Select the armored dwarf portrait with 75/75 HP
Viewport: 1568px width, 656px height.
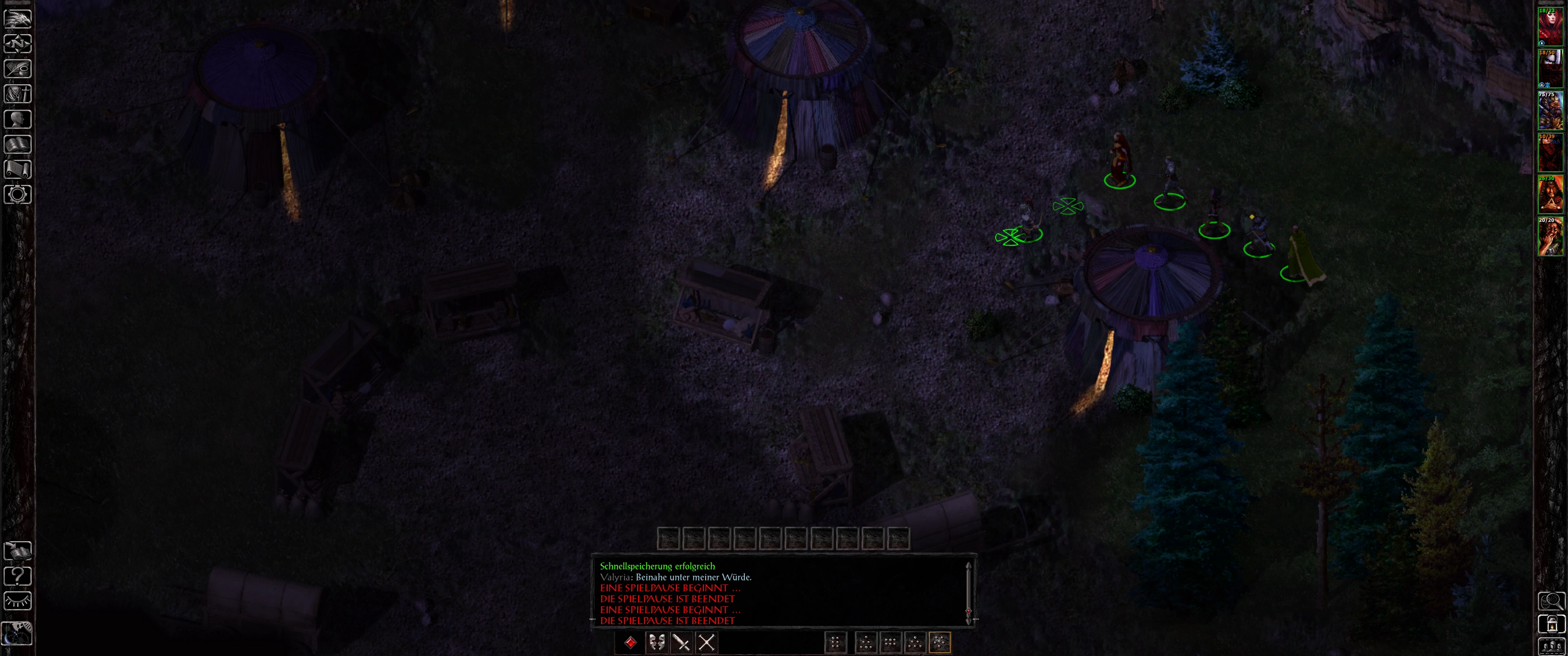(1550, 111)
